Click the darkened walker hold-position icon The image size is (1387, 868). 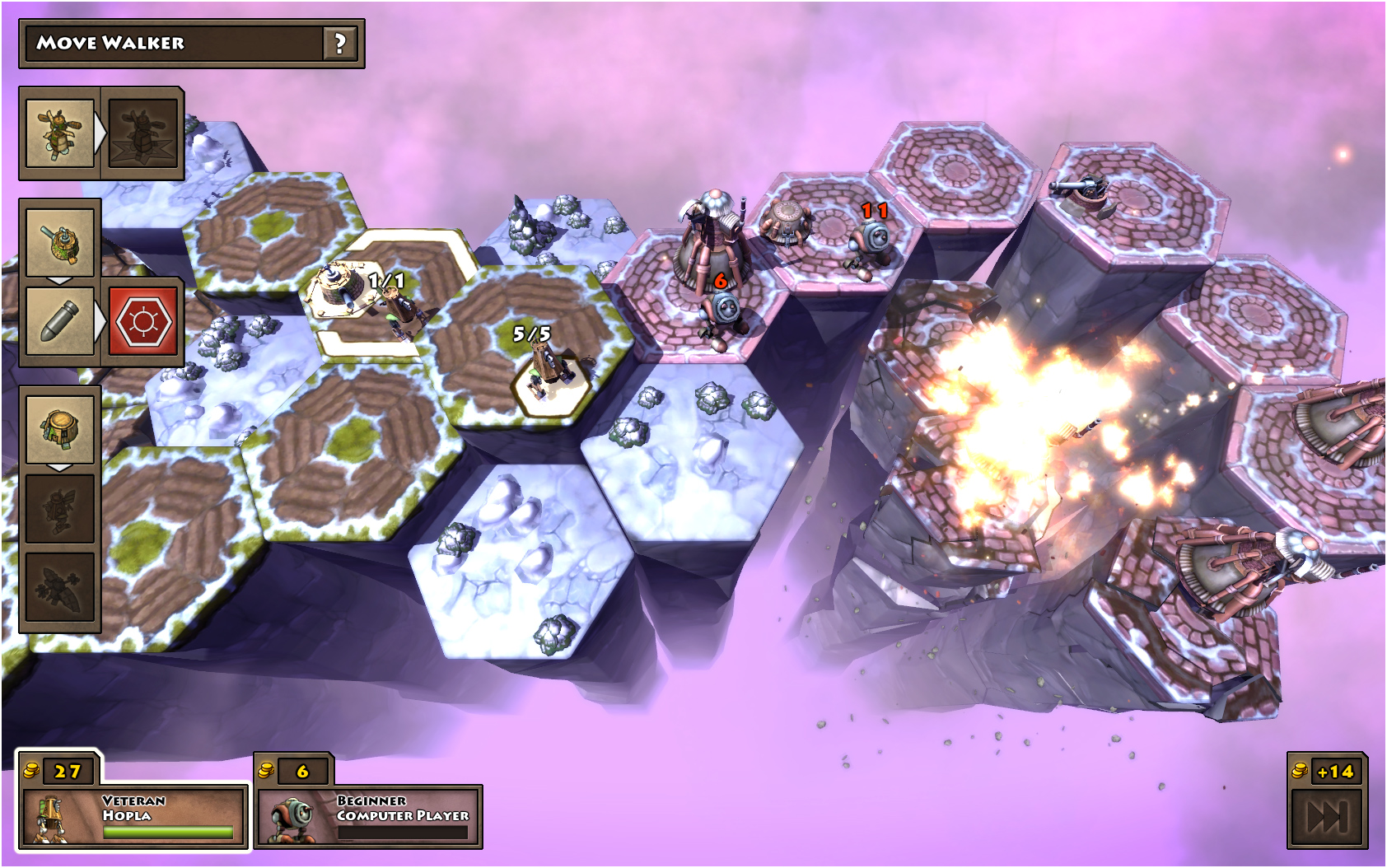(143, 134)
